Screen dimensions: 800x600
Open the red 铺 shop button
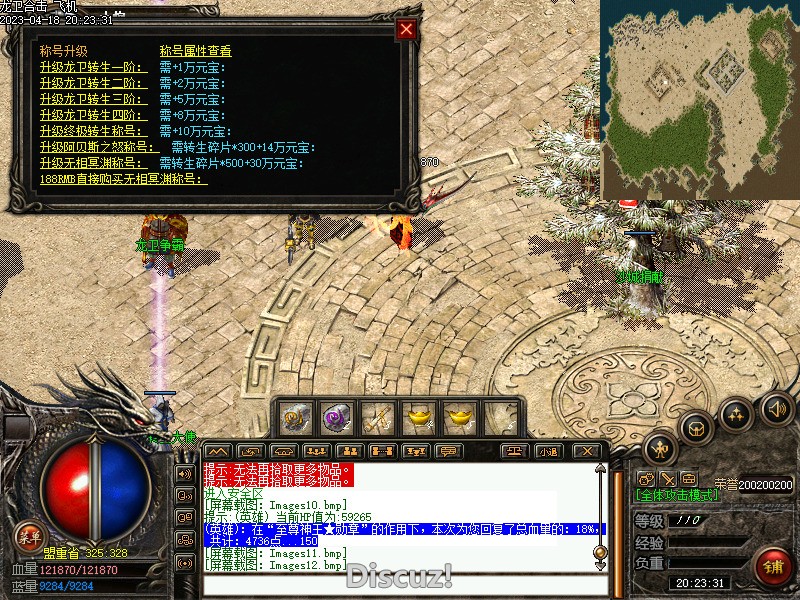tap(773, 568)
